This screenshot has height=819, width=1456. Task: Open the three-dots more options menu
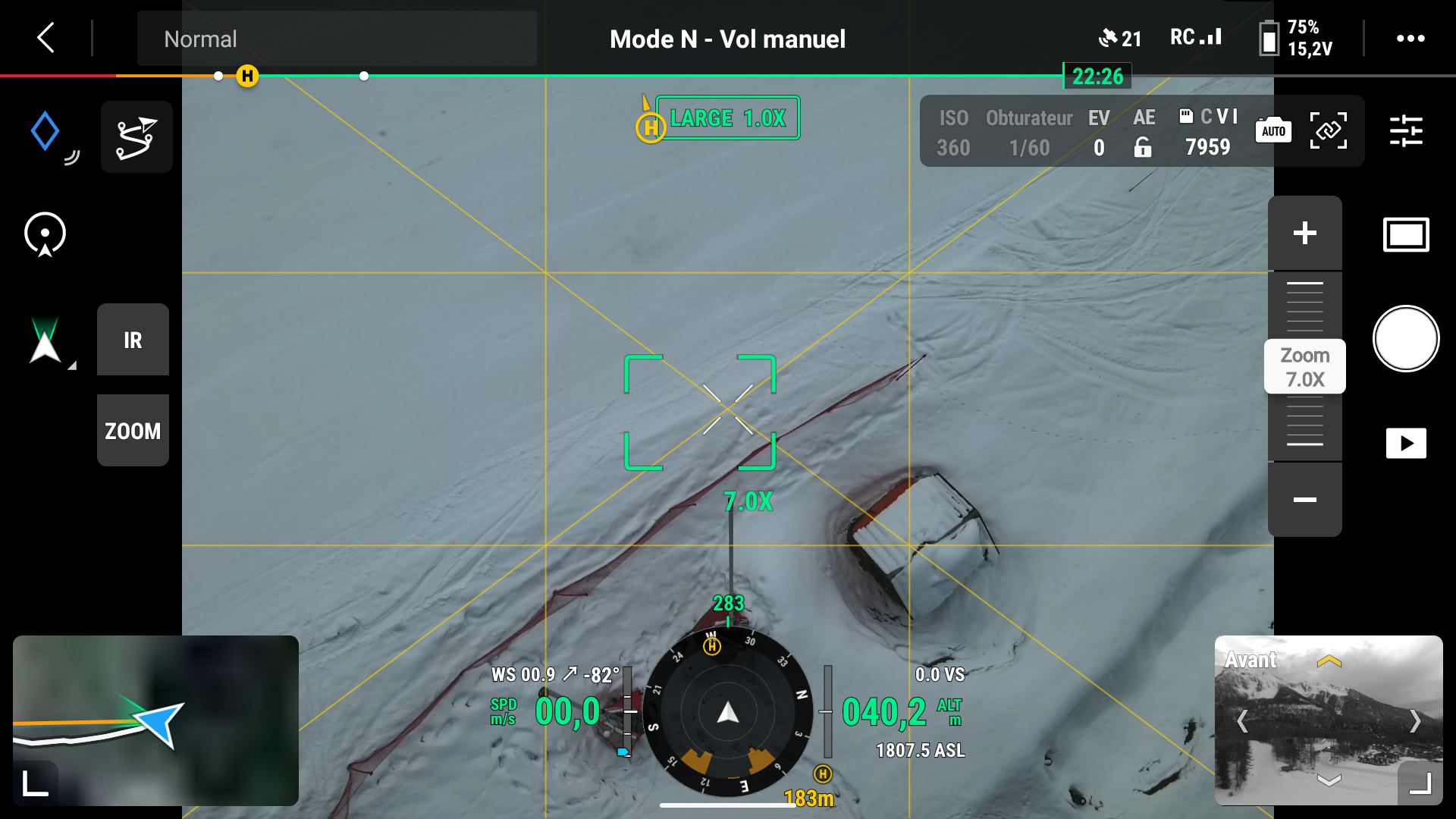pyautogui.click(x=1410, y=39)
